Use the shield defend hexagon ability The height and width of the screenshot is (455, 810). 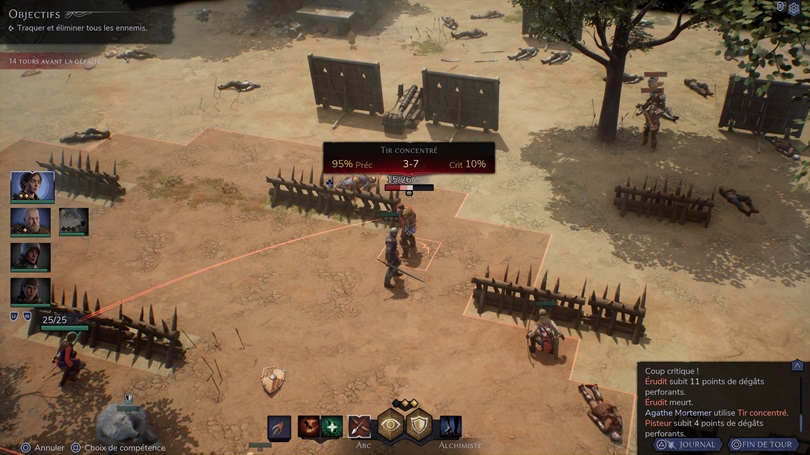[419, 426]
